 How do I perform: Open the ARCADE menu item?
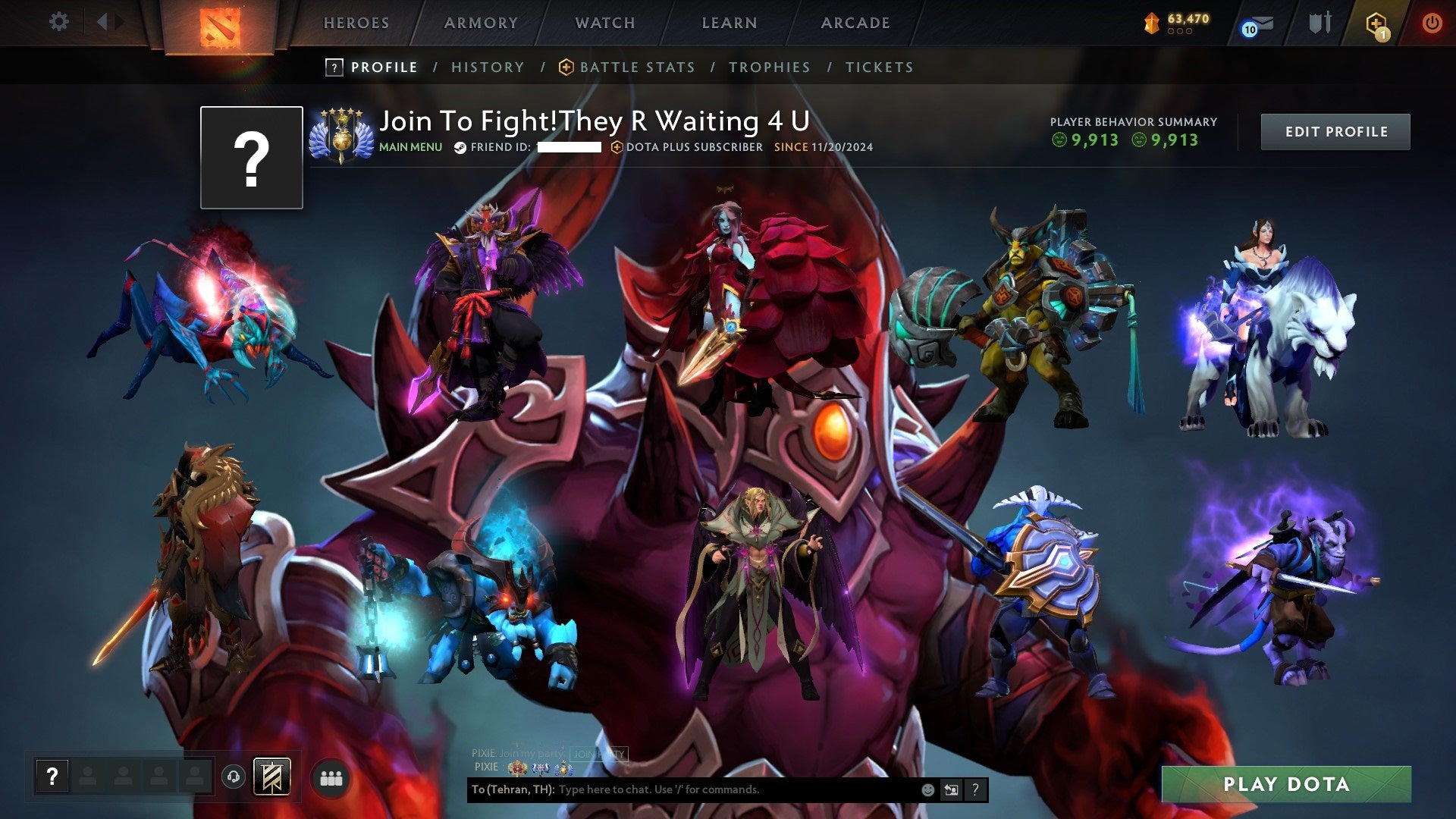(855, 23)
